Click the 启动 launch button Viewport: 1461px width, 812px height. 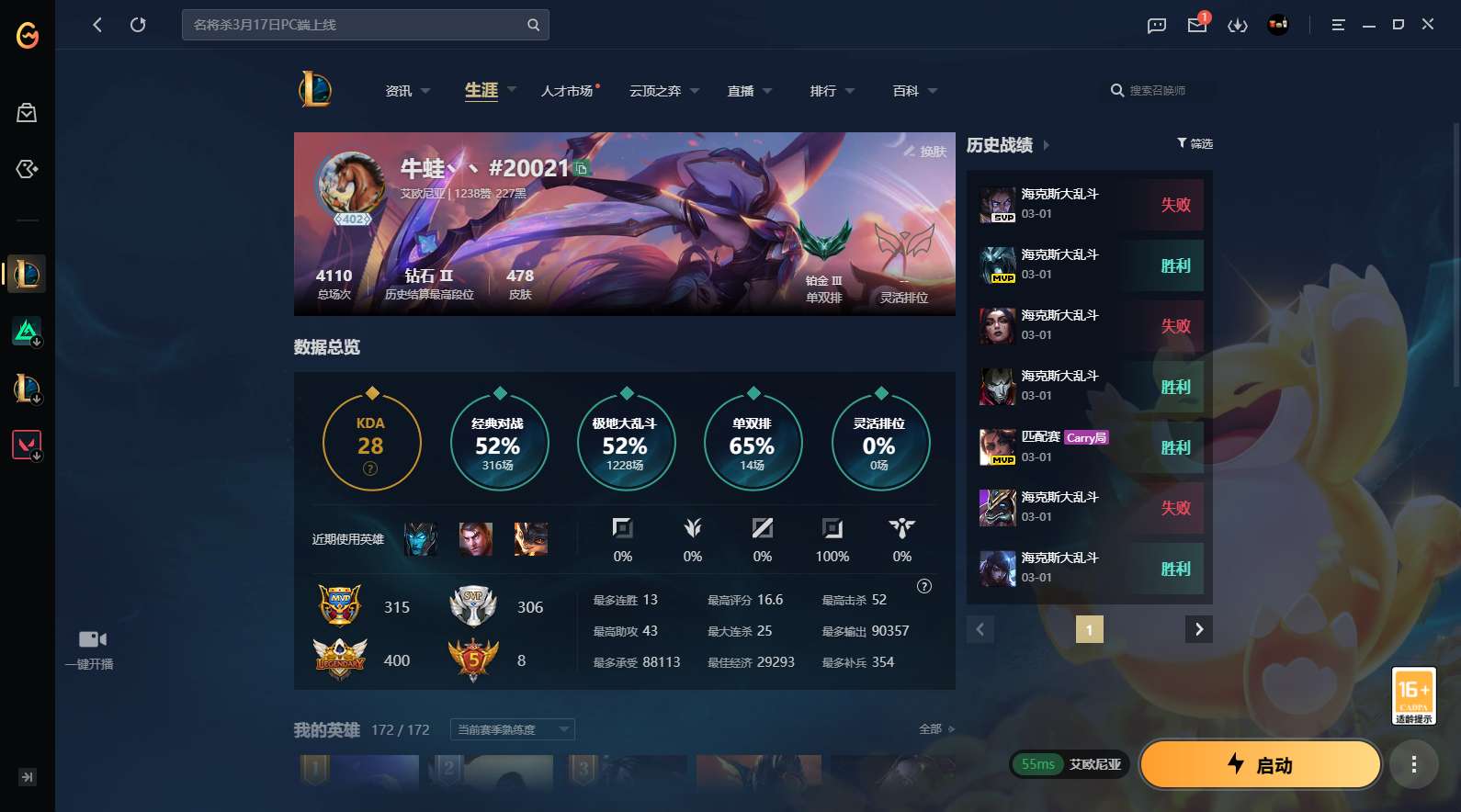click(1259, 764)
